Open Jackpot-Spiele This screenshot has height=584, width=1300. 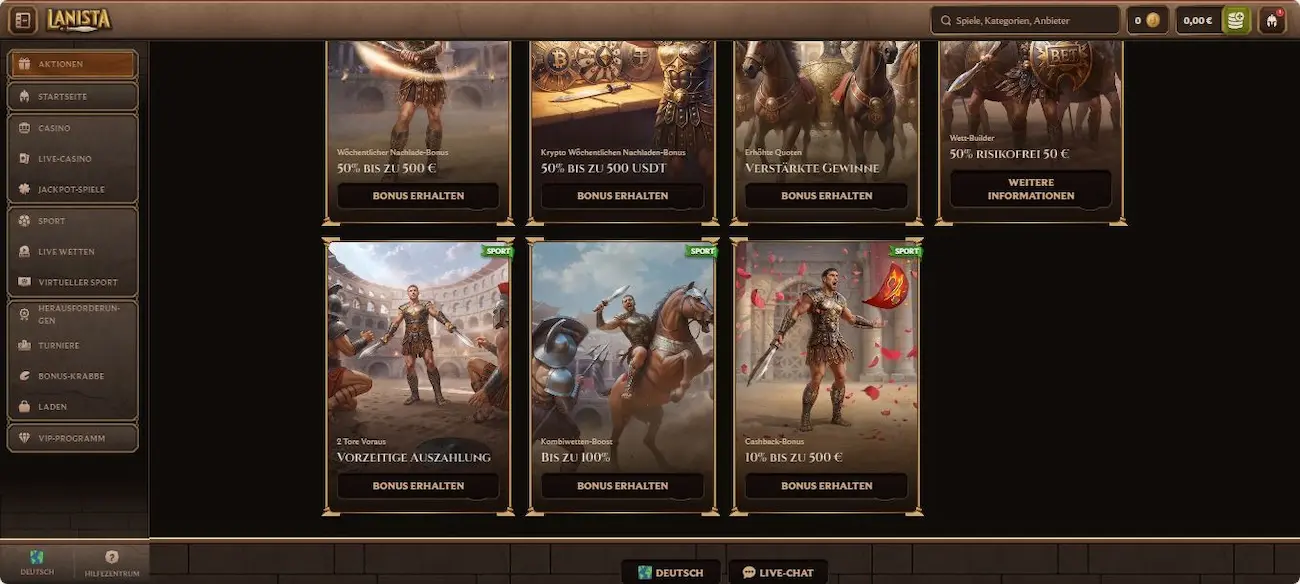[x=72, y=189]
